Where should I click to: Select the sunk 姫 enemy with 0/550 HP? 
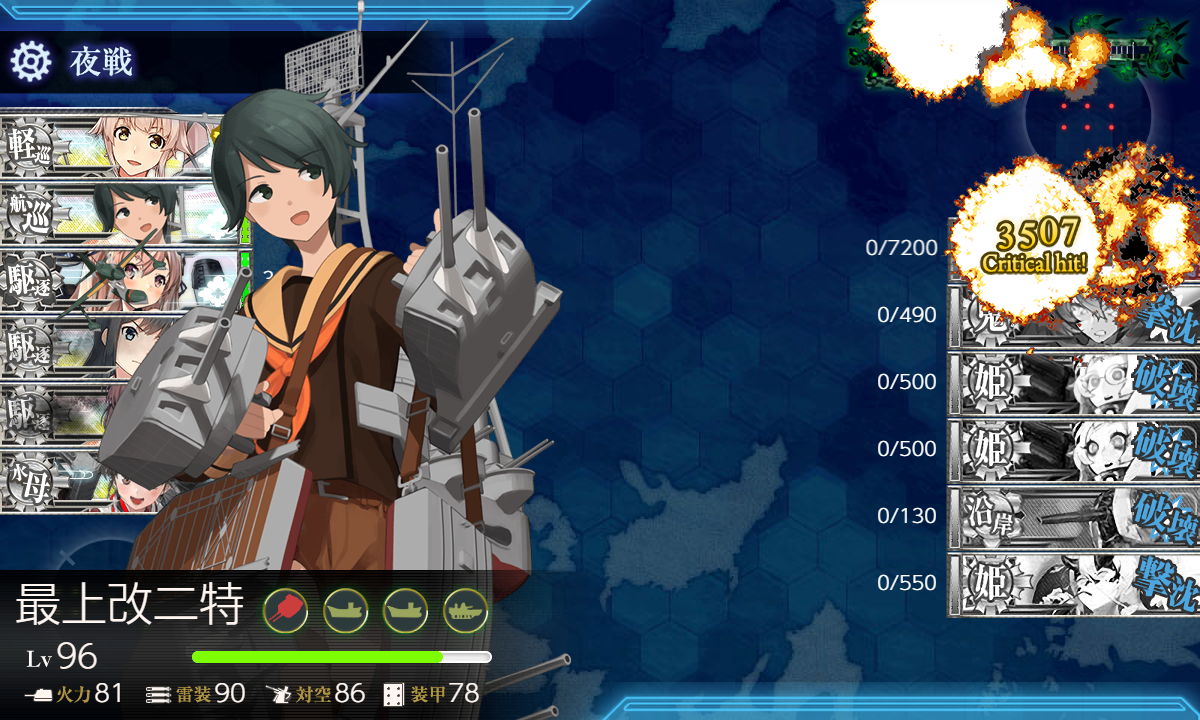coord(1072,584)
